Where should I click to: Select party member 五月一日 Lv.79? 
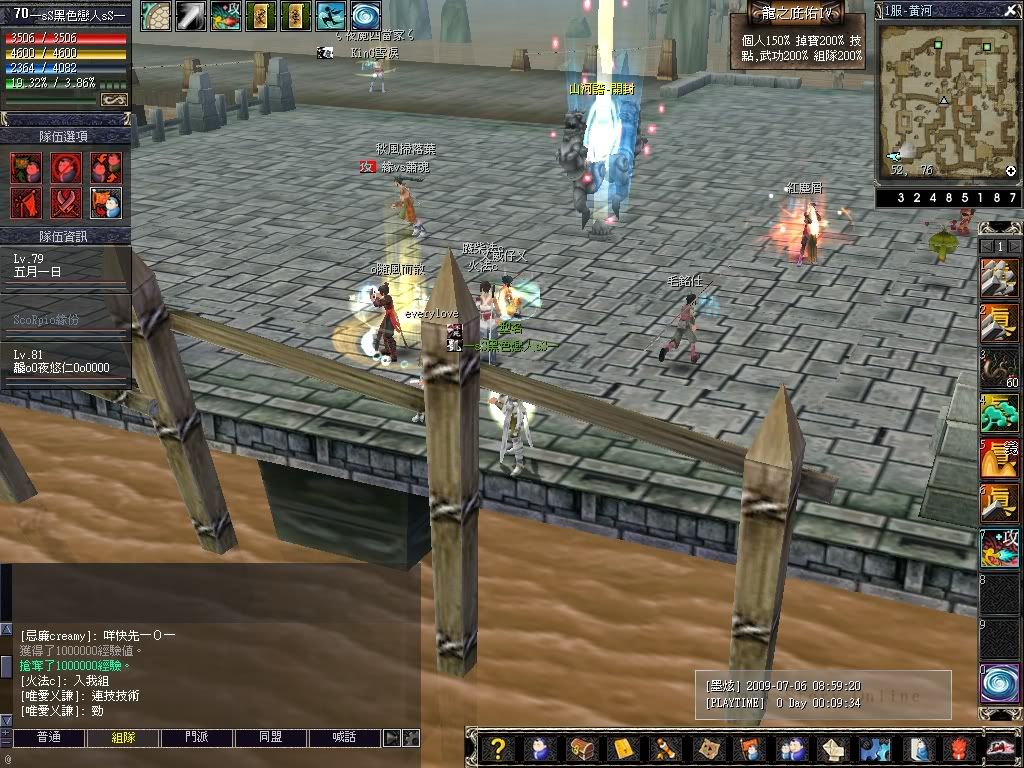coord(64,266)
